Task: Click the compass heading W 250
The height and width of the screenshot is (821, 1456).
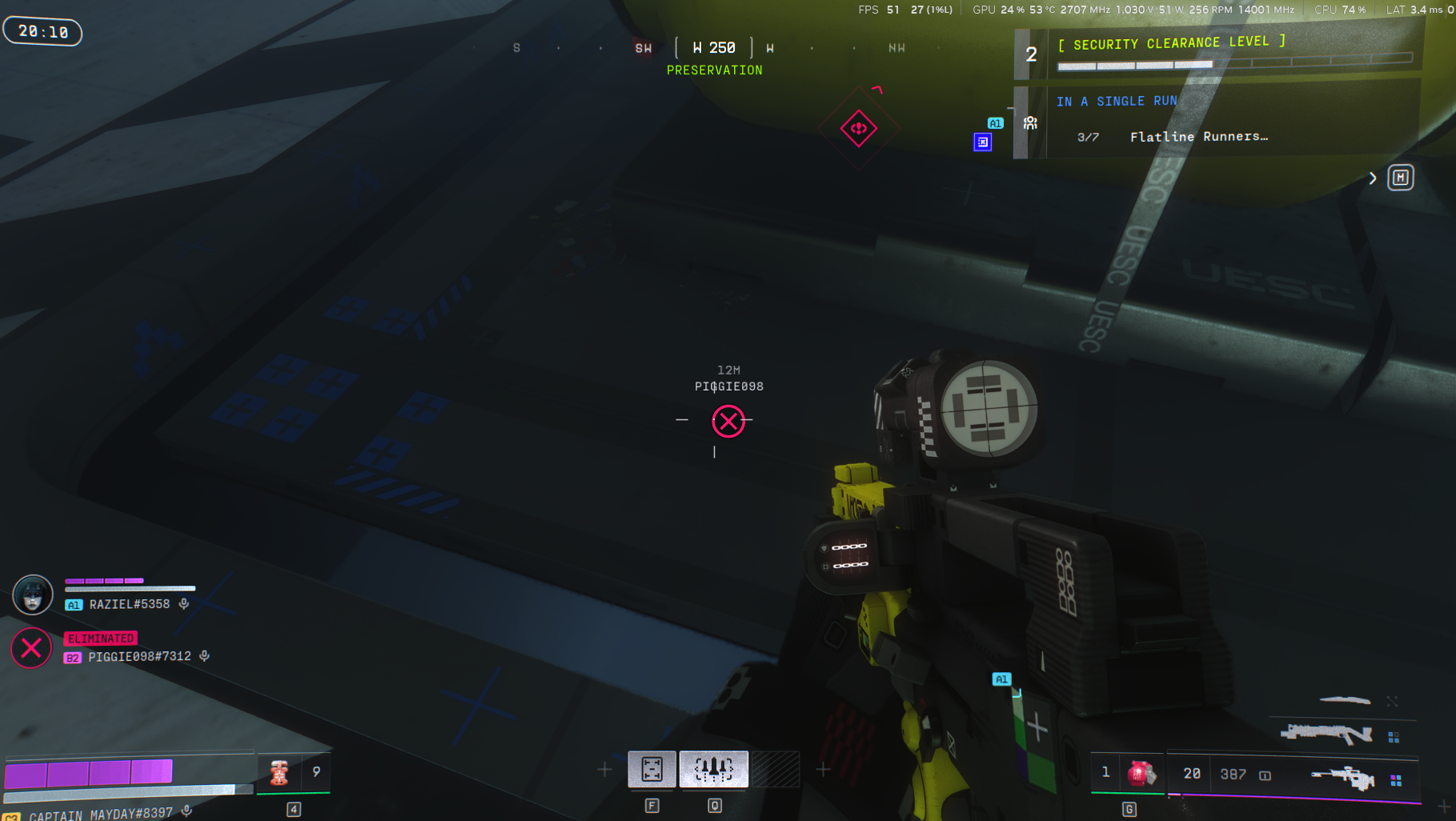Action: (x=714, y=48)
